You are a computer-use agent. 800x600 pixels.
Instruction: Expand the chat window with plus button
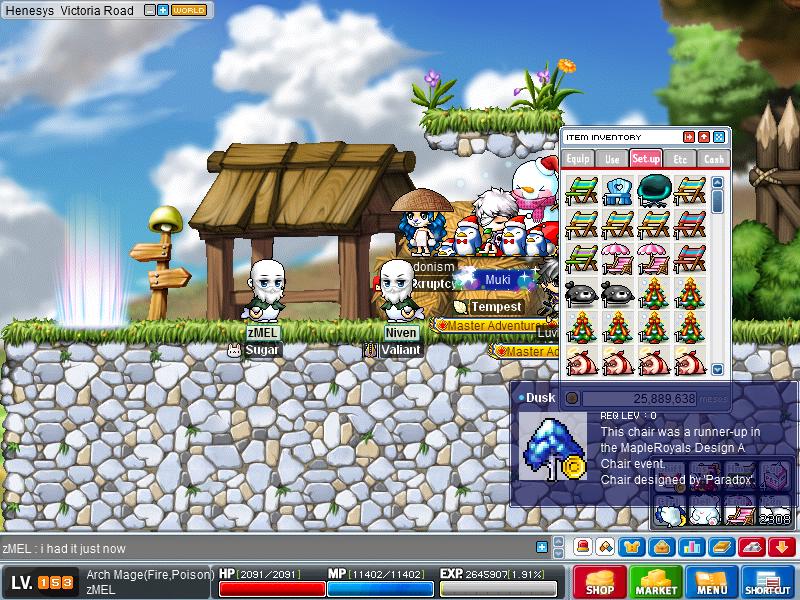click(x=542, y=547)
